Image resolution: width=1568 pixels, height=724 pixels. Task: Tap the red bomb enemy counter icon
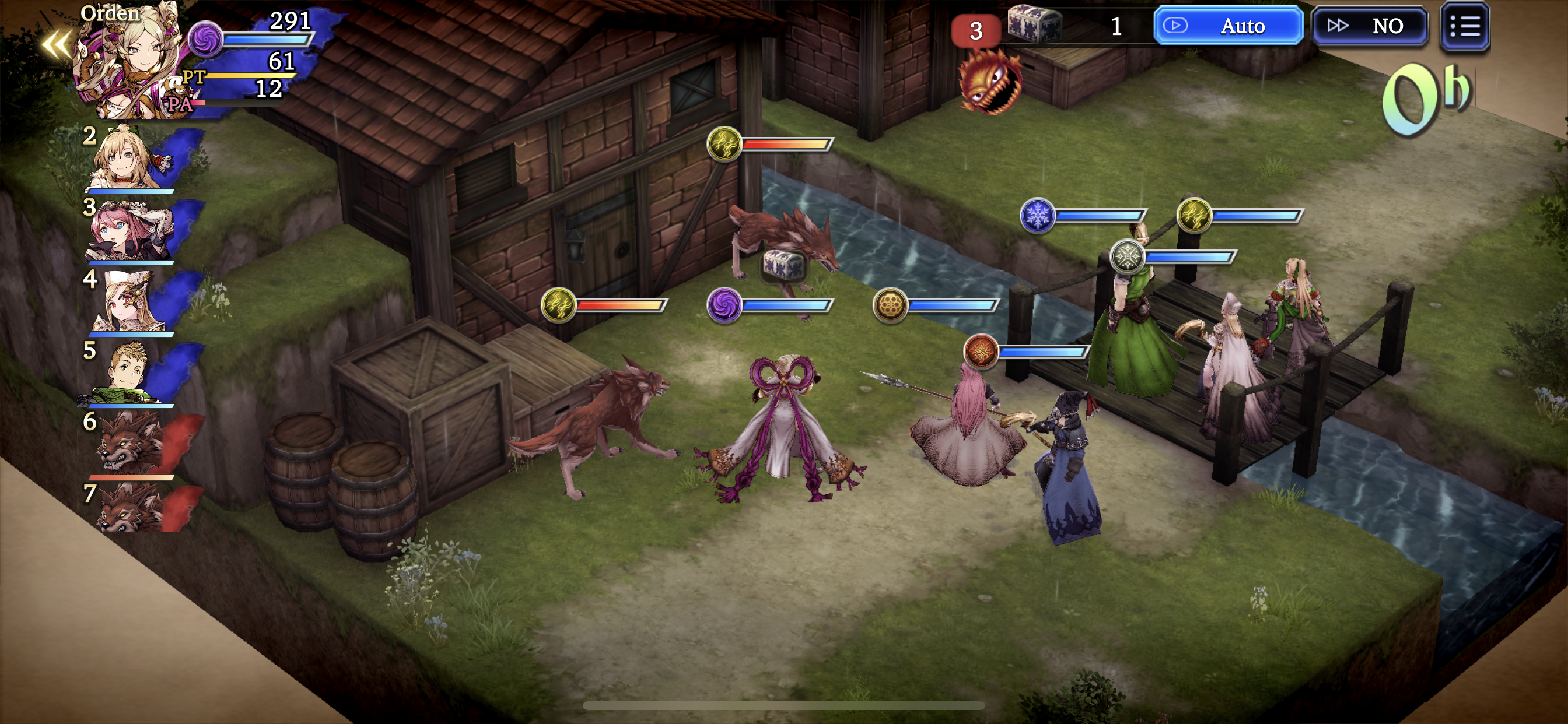click(991, 82)
